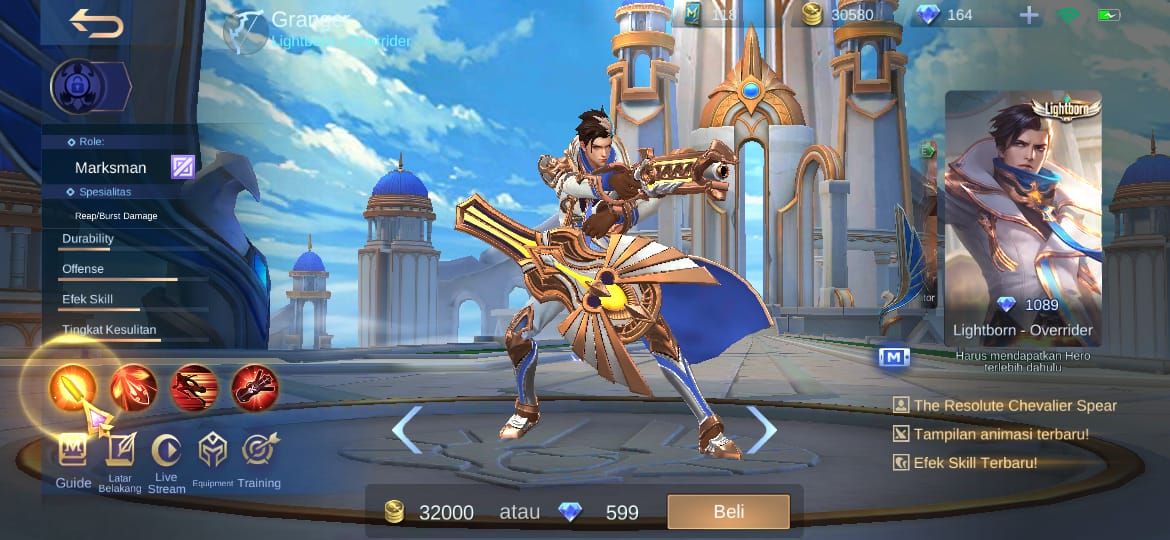Open the locked emblem icon
This screenshot has width=1170, height=540.
(x=79, y=87)
